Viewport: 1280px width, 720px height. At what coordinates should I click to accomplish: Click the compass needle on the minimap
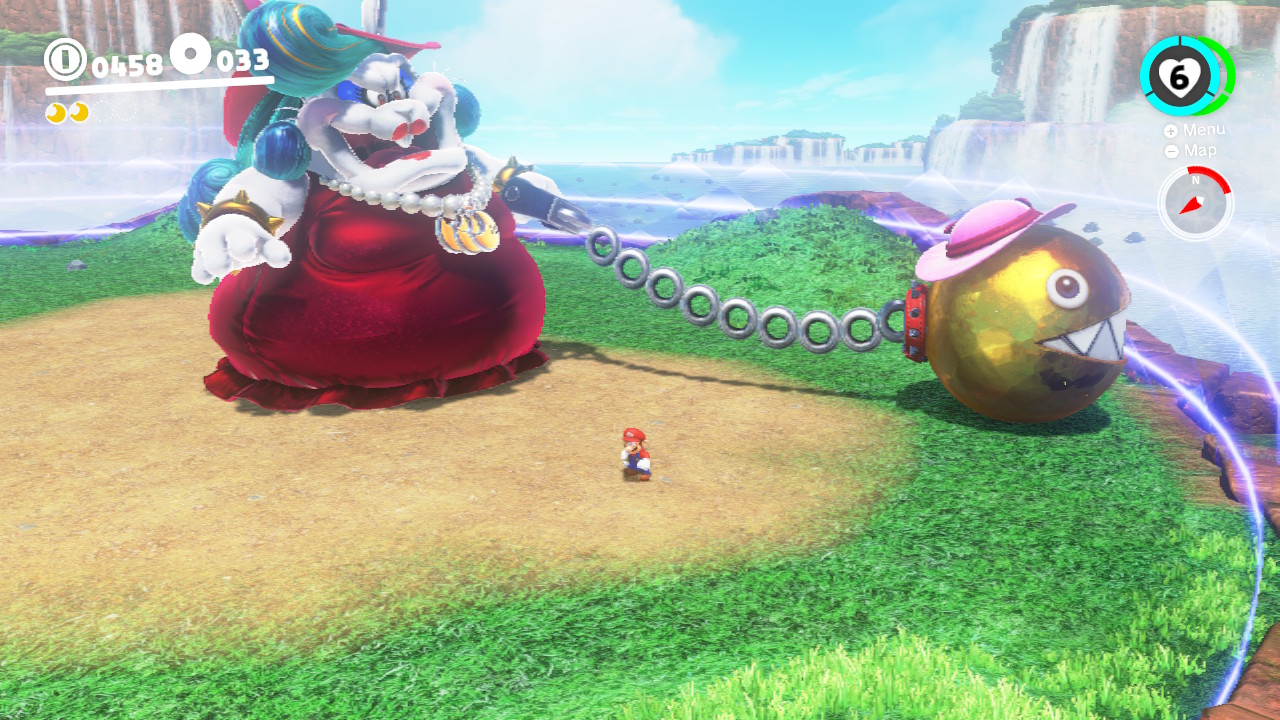coord(1191,201)
